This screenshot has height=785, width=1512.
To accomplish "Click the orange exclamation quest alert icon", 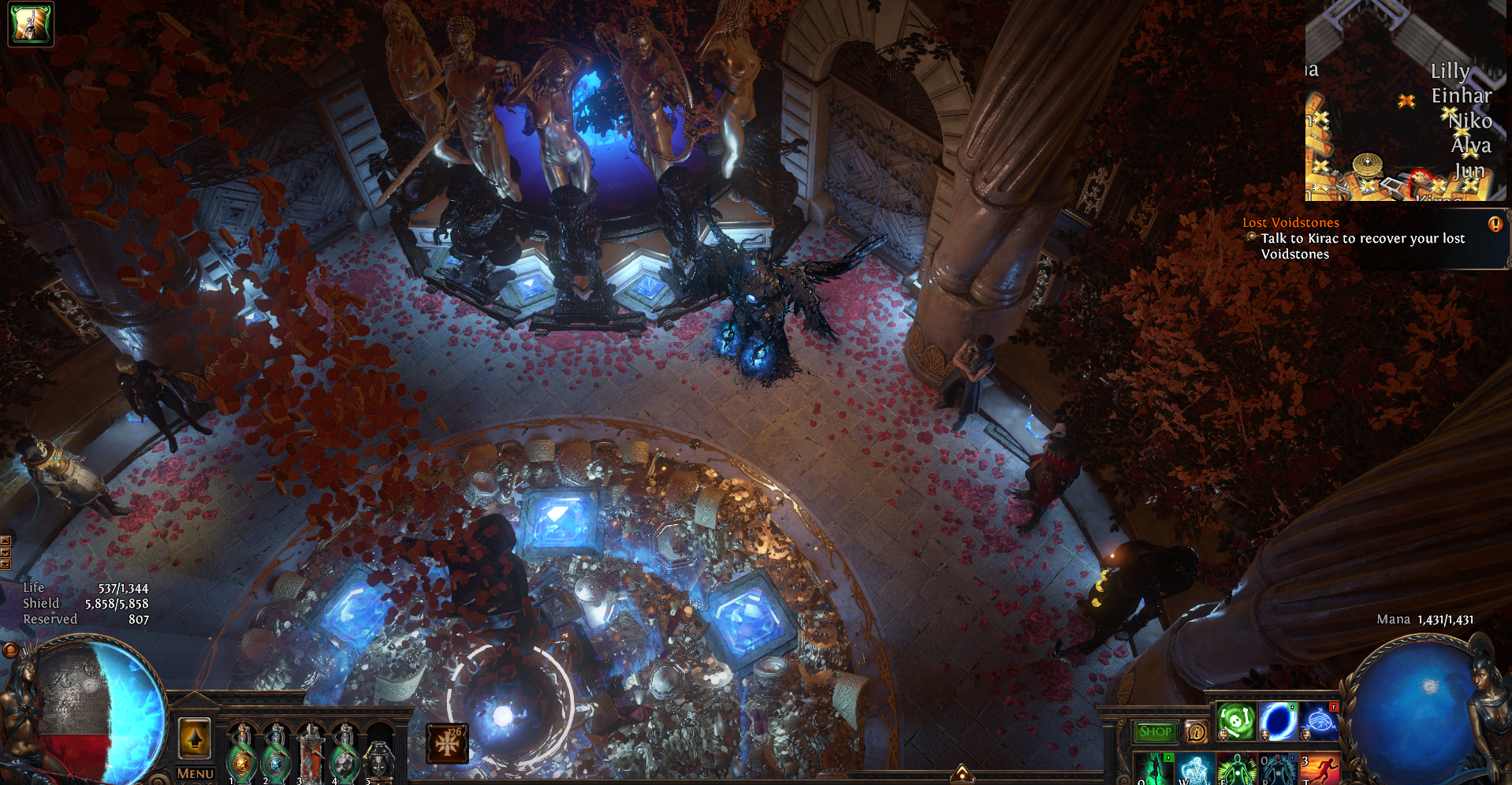I will tap(1495, 224).
